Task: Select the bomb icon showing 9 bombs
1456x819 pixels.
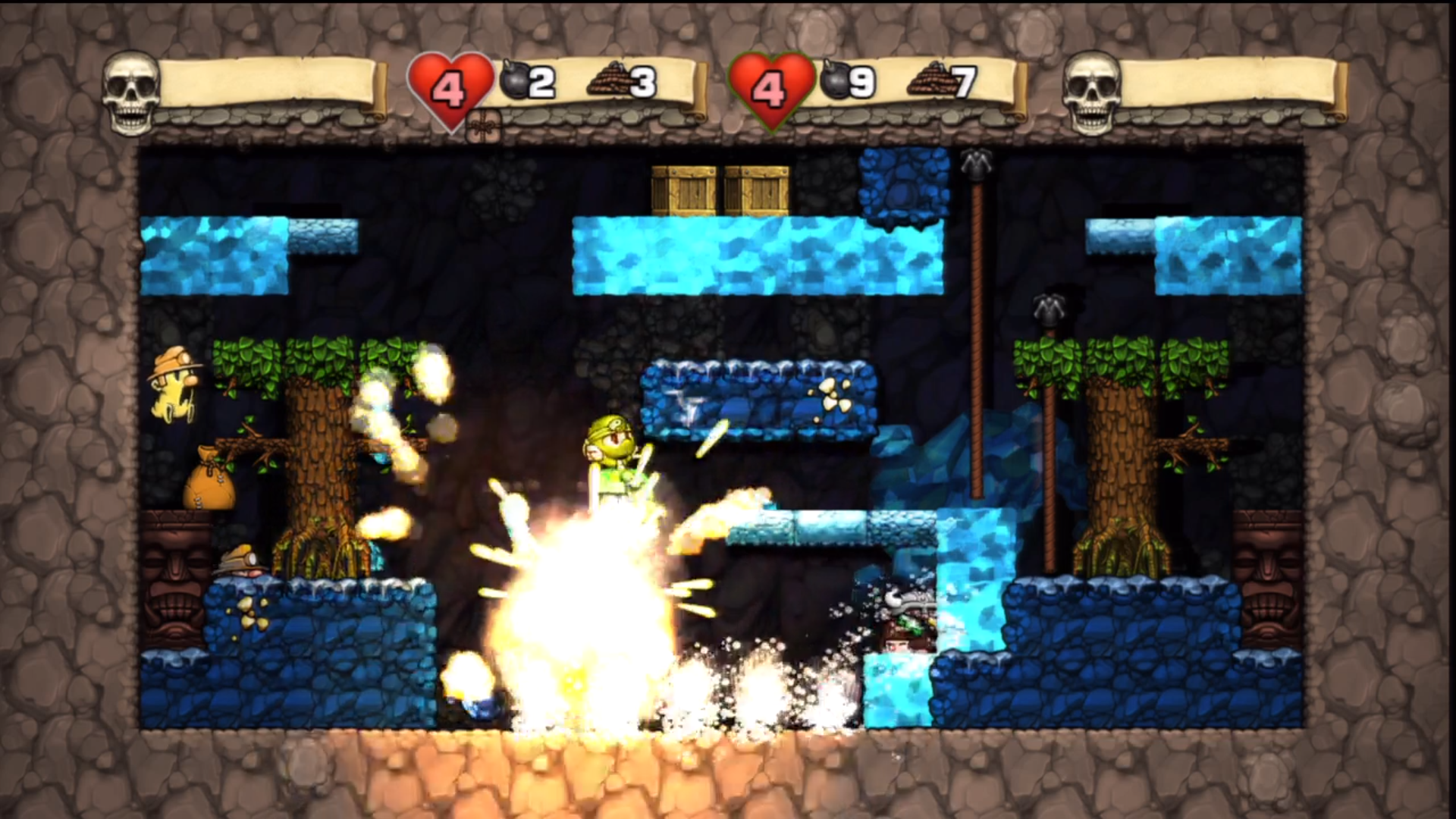Action: [x=836, y=80]
